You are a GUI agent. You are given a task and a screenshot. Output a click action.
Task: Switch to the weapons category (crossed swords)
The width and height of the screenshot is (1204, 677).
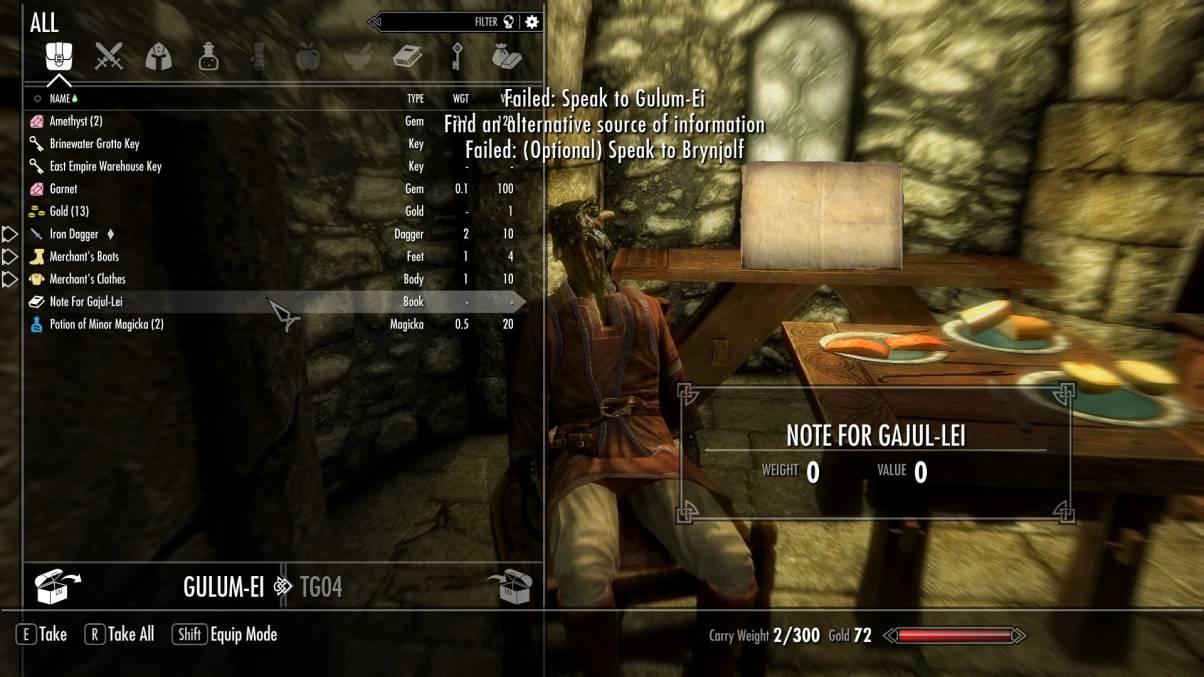108,56
